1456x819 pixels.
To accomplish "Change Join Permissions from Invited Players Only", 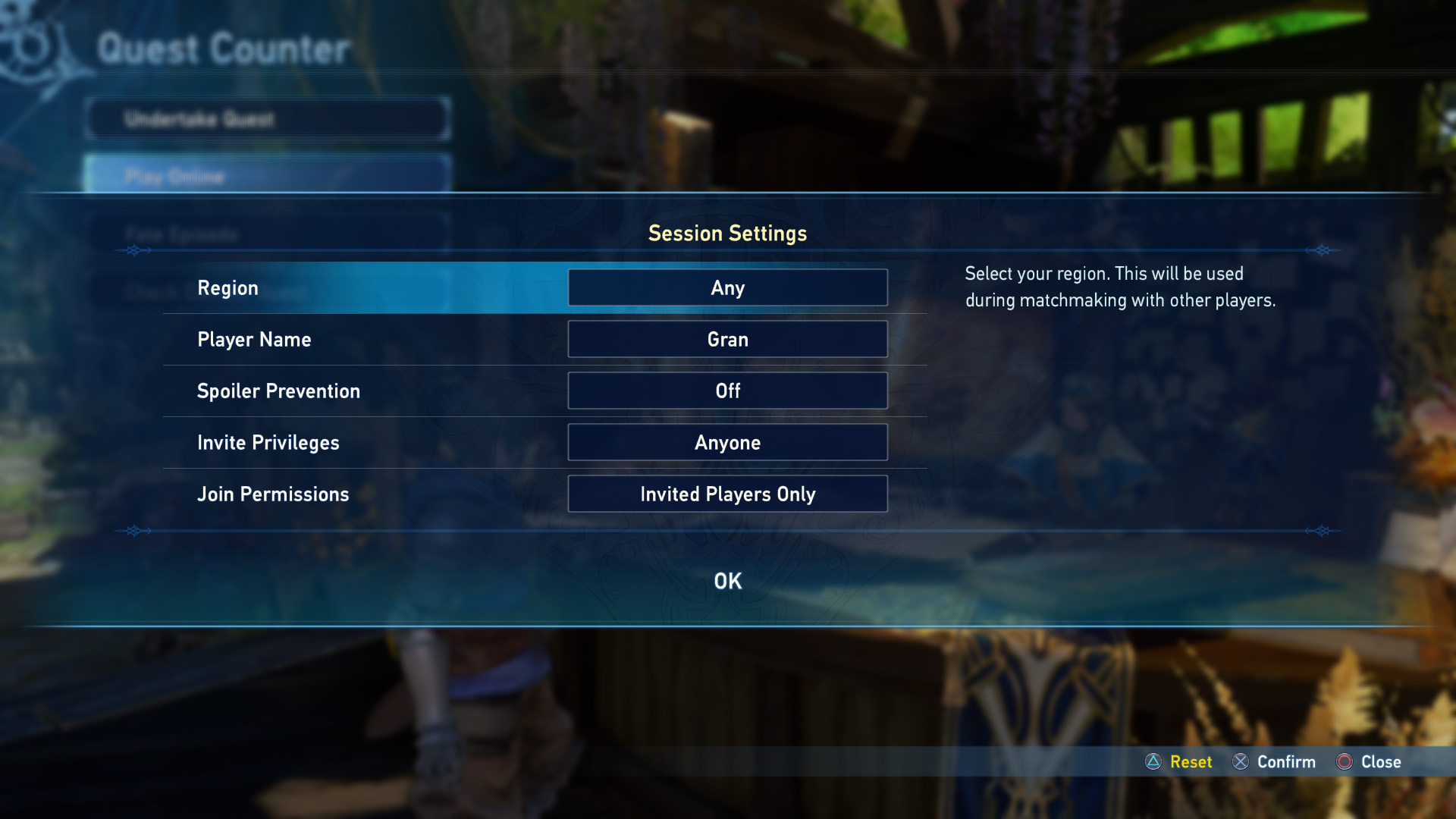I will pos(727,494).
